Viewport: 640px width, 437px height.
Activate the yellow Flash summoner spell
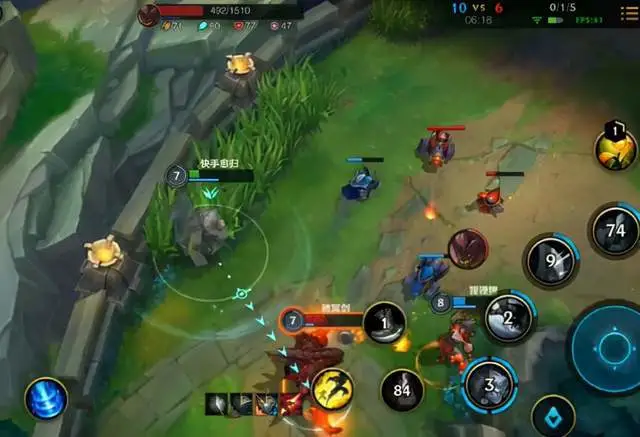[334, 390]
